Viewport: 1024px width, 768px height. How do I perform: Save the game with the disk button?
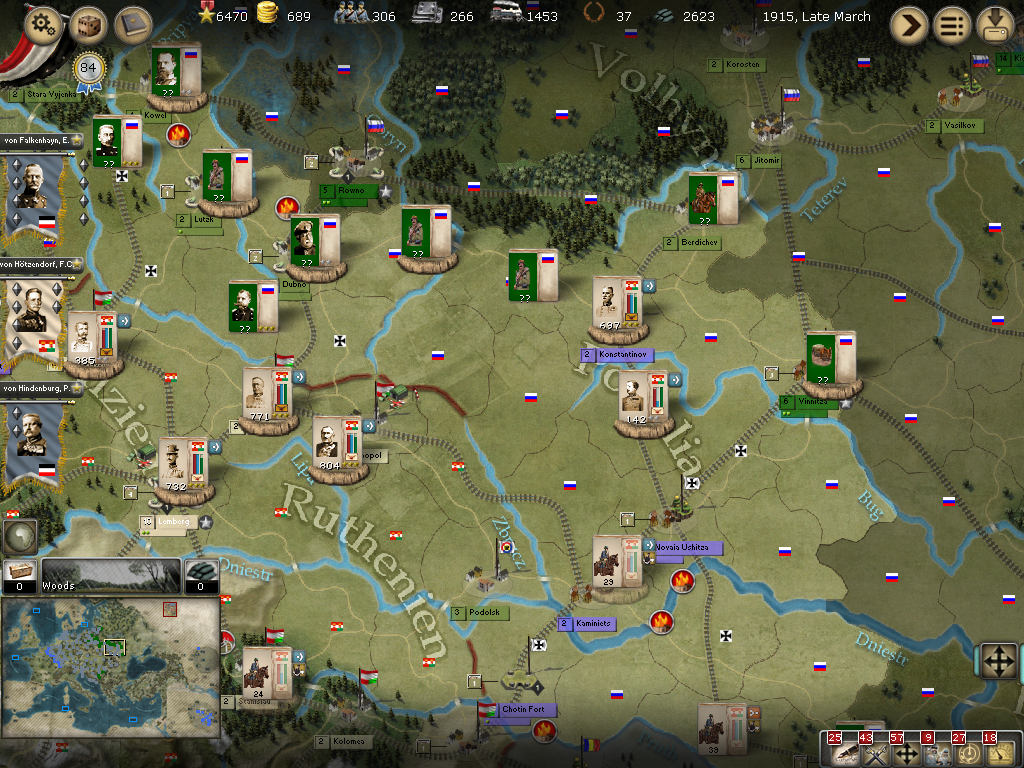point(995,25)
